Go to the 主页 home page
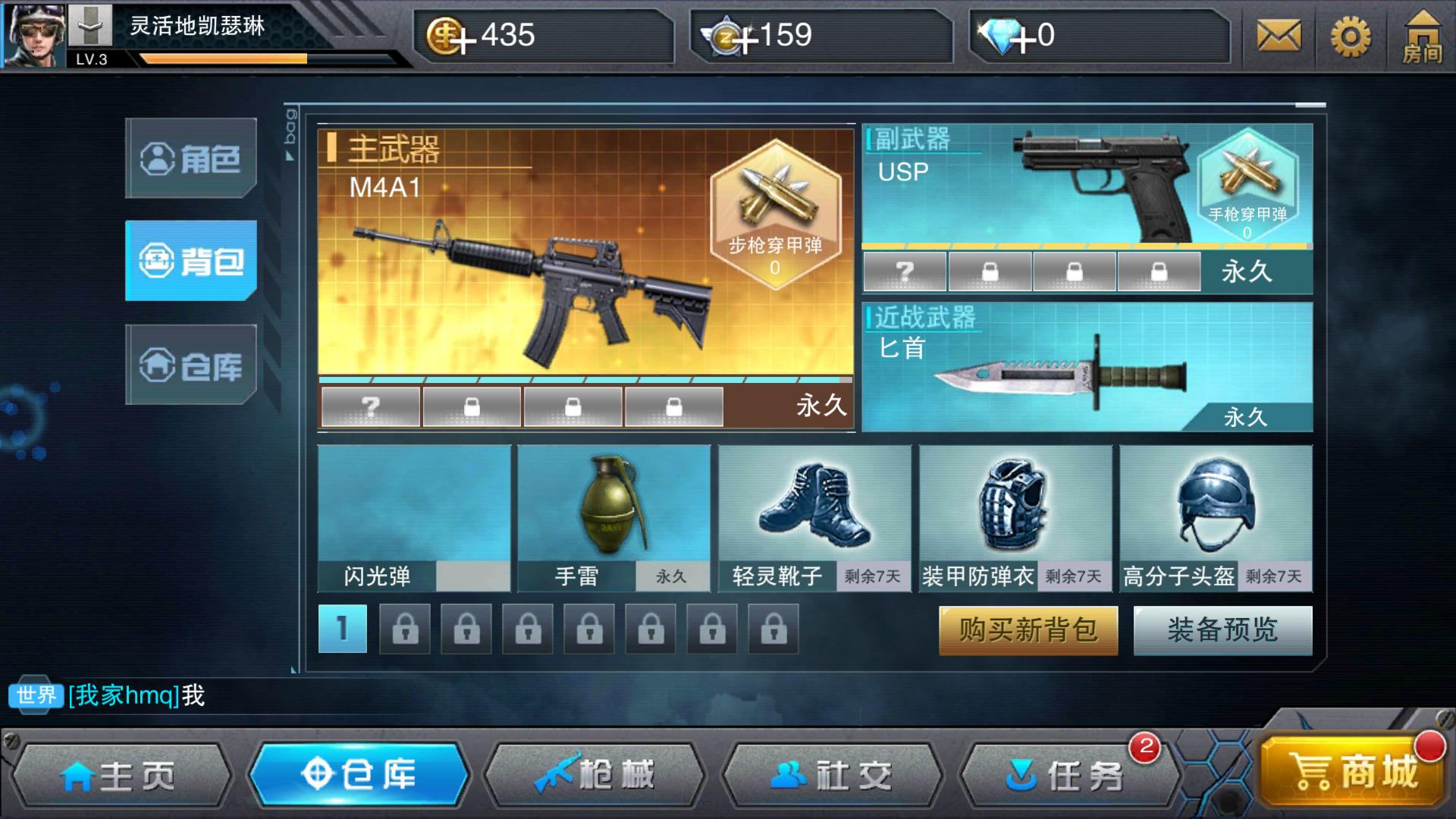This screenshot has width=1456, height=819. pyautogui.click(x=120, y=775)
